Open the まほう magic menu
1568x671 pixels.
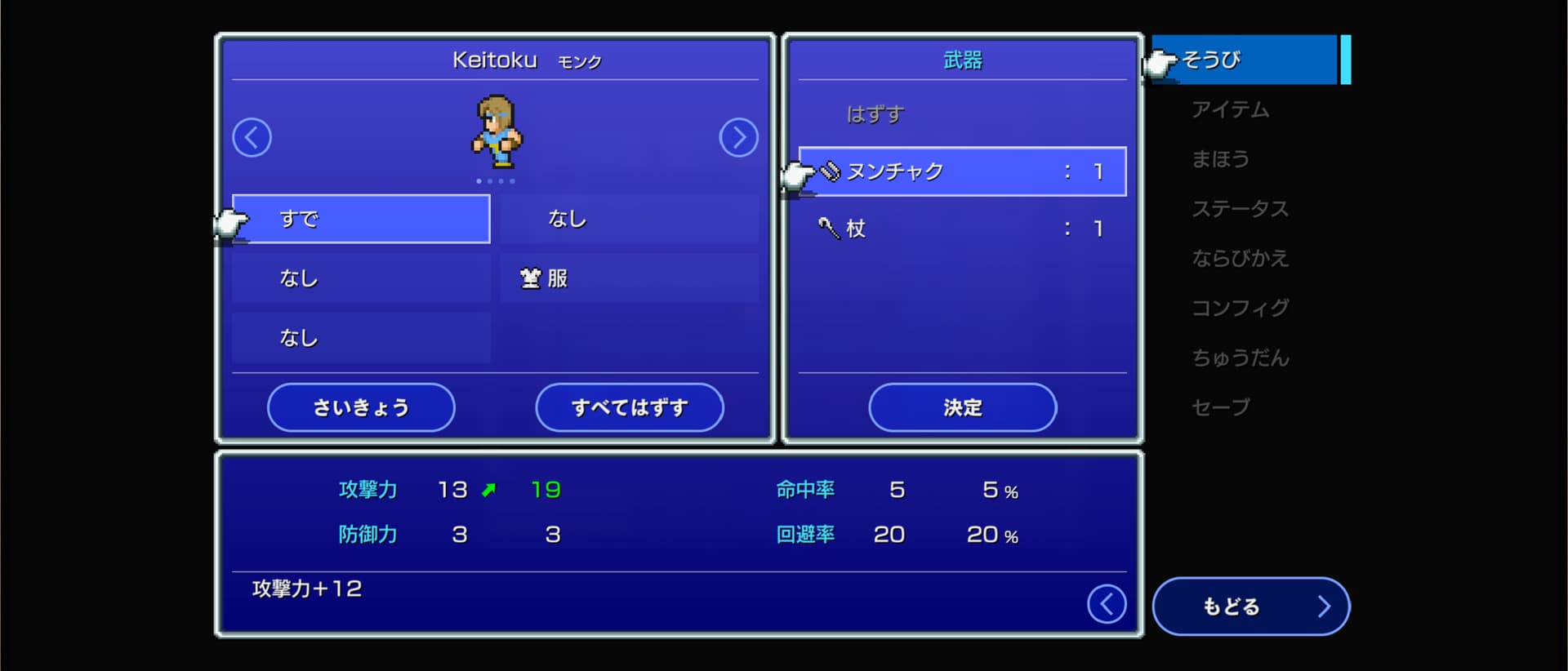click(1220, 159)
